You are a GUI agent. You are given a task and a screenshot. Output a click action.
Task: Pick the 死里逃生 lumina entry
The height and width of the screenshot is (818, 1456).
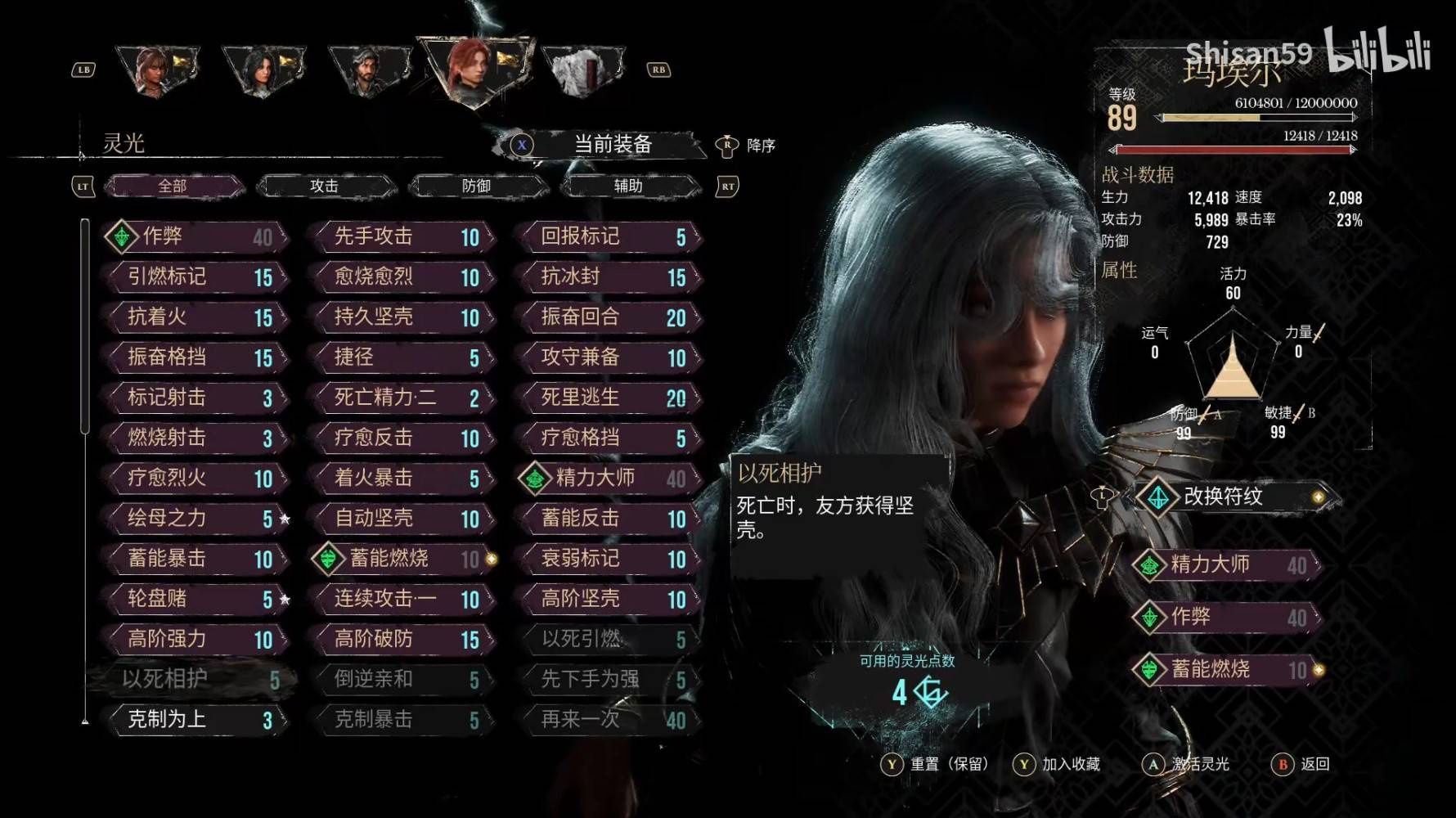click(610, 398)
